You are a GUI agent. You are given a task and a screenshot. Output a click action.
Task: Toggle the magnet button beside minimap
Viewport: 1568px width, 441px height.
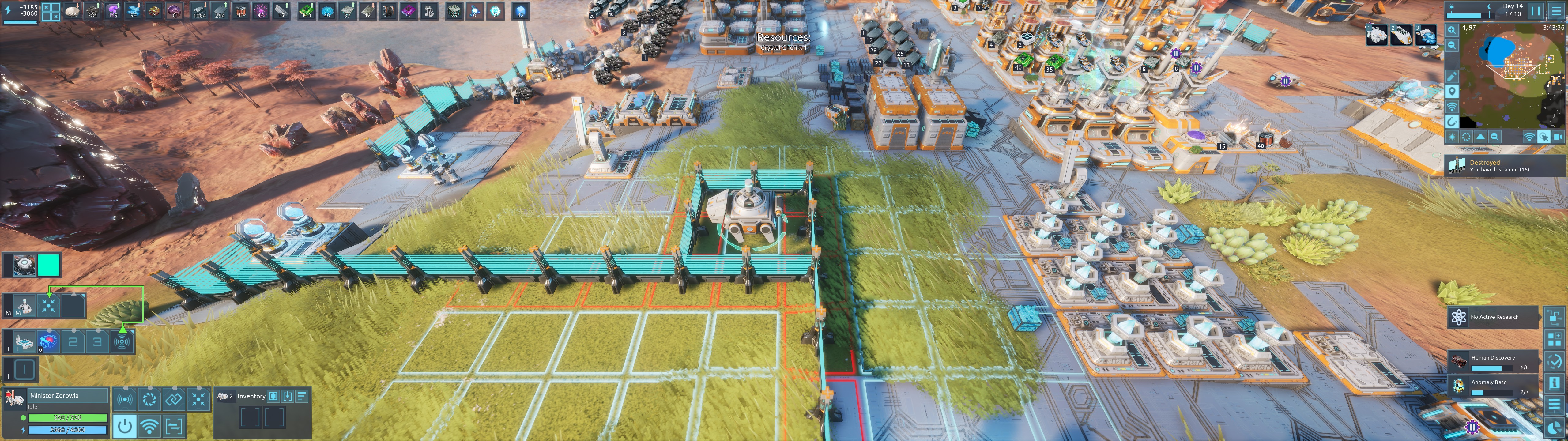[x=1452, y=122]
